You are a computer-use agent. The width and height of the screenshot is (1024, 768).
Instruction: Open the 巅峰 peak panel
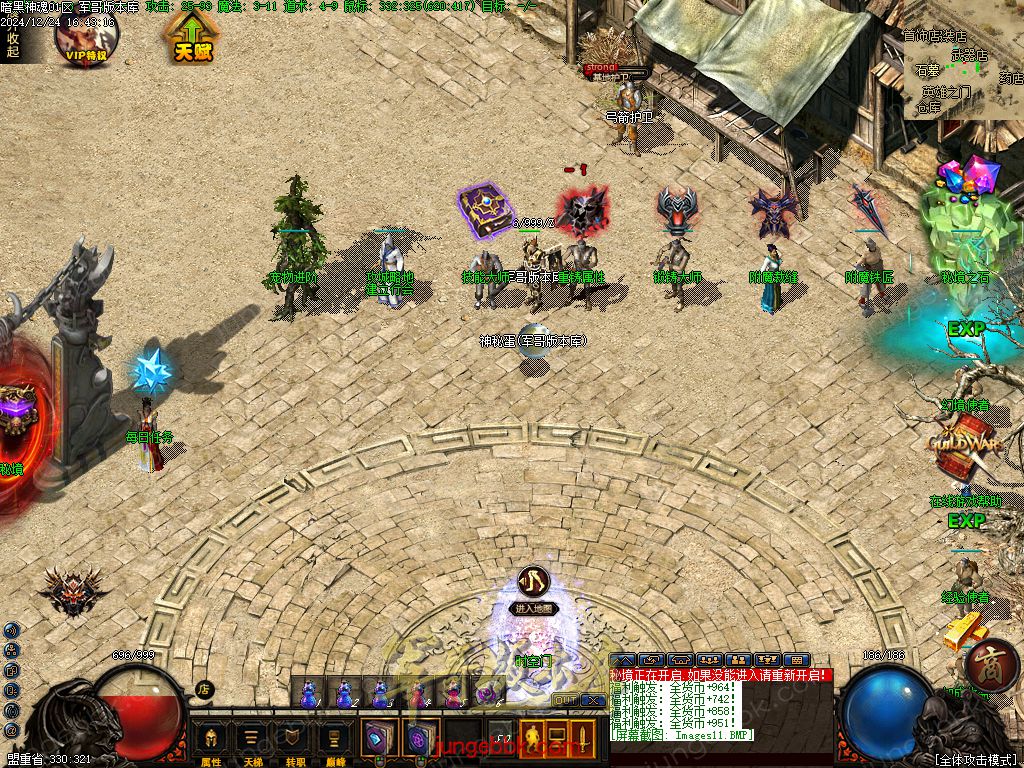334,741
